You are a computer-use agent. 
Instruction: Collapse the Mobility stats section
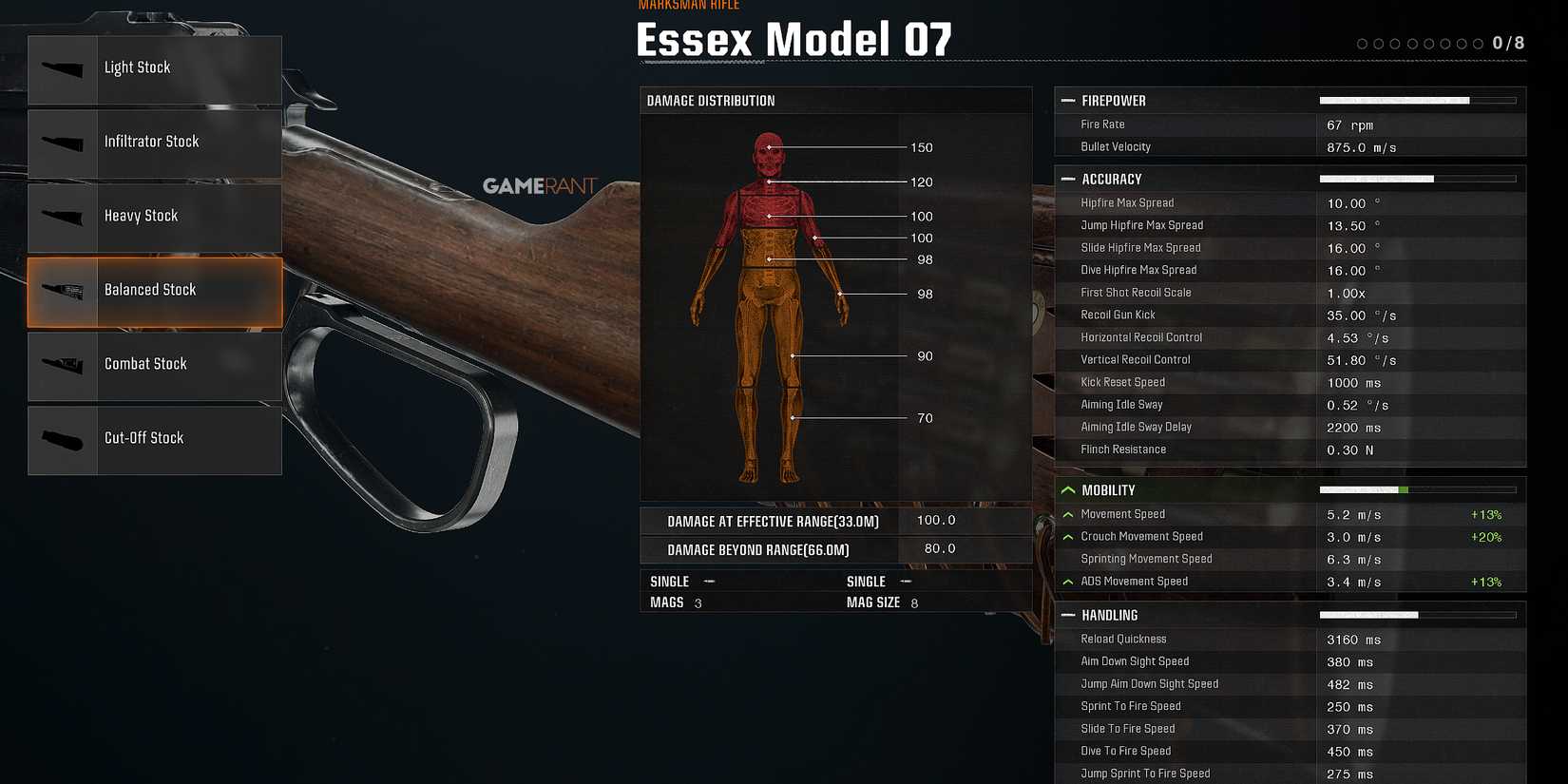1068,489
